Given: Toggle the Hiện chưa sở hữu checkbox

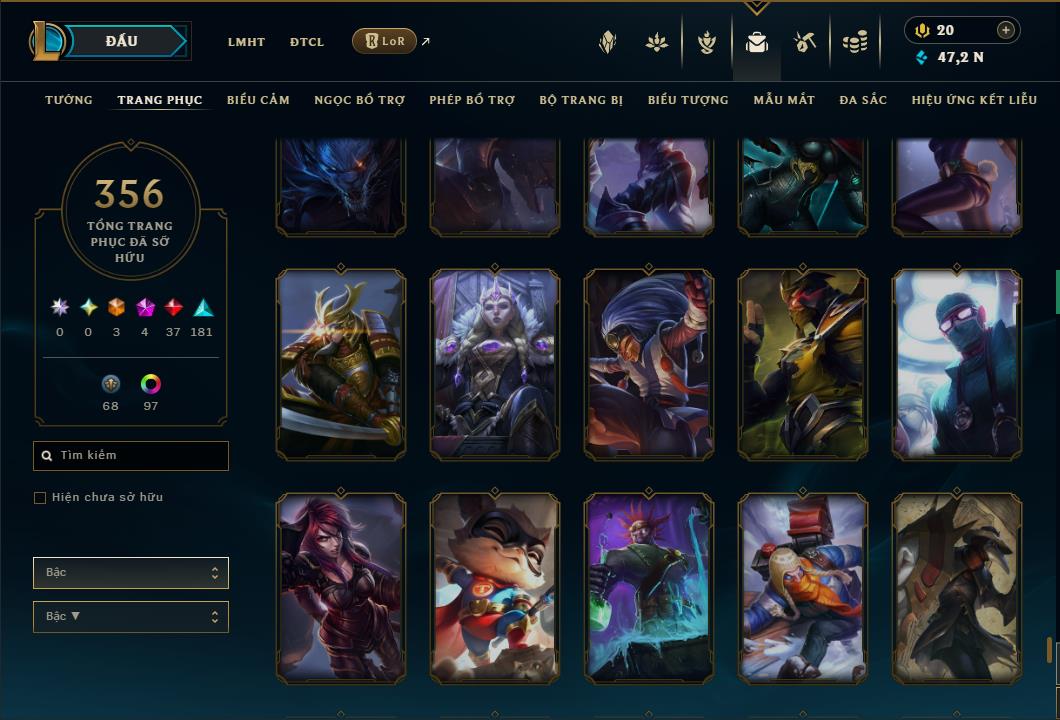Looking at the screenshot, I should pyautogui.click(x=40, y=498).
